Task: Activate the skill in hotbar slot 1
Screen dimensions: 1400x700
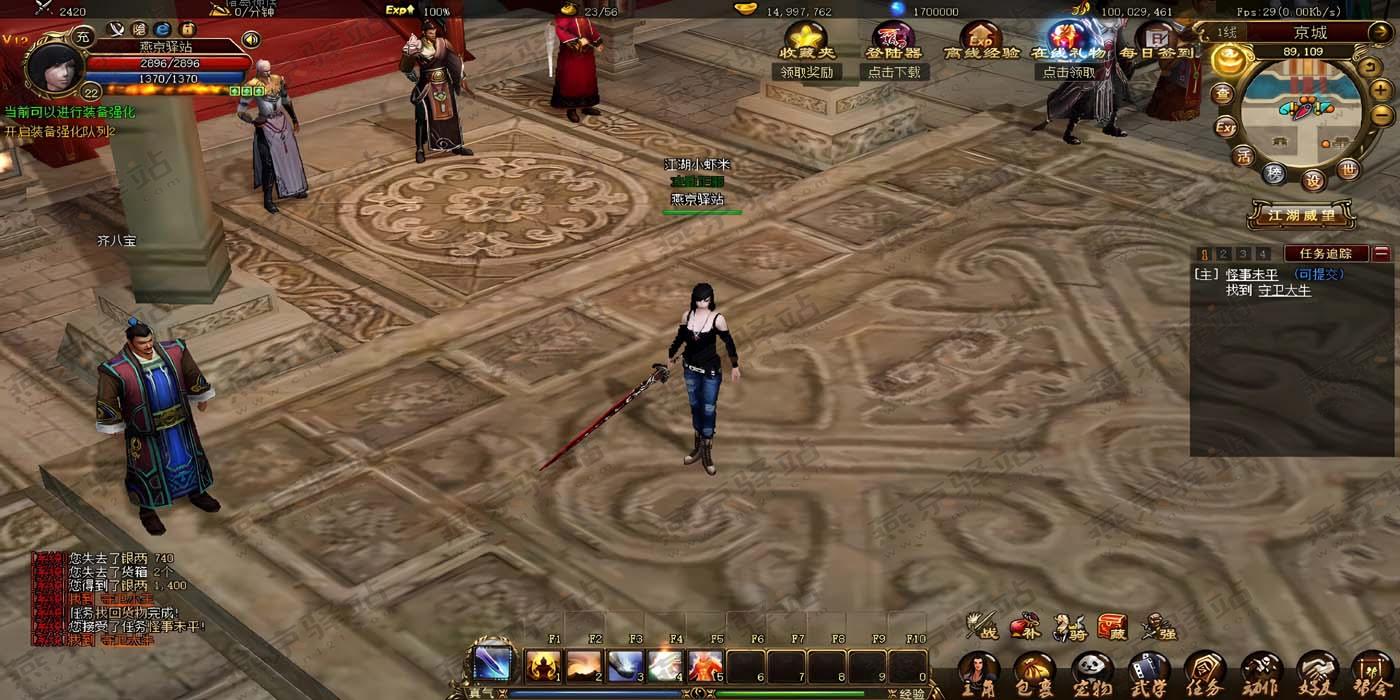Action: (545, 666)
